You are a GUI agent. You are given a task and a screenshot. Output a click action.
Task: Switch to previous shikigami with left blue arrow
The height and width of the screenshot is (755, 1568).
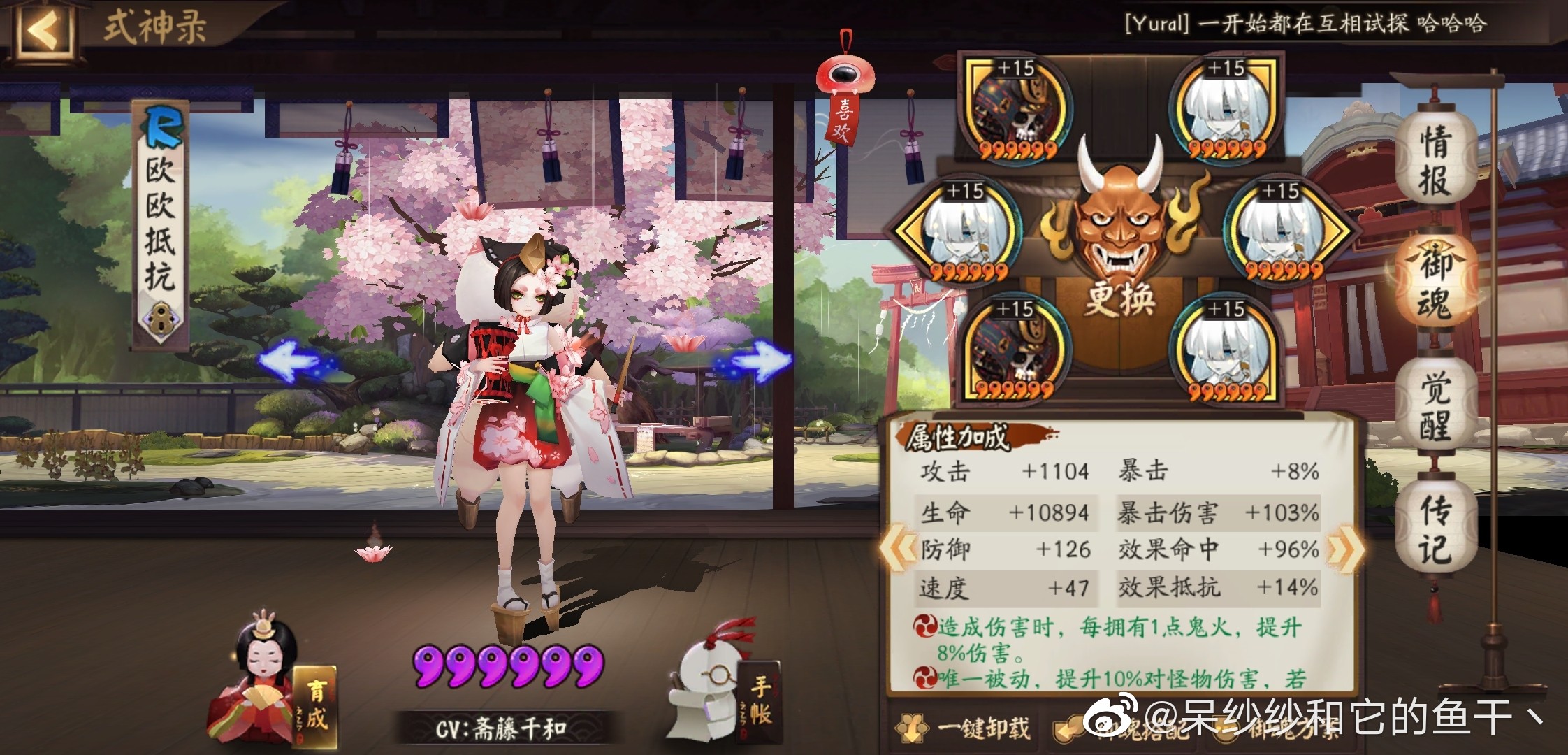click(x=292, y=360)
